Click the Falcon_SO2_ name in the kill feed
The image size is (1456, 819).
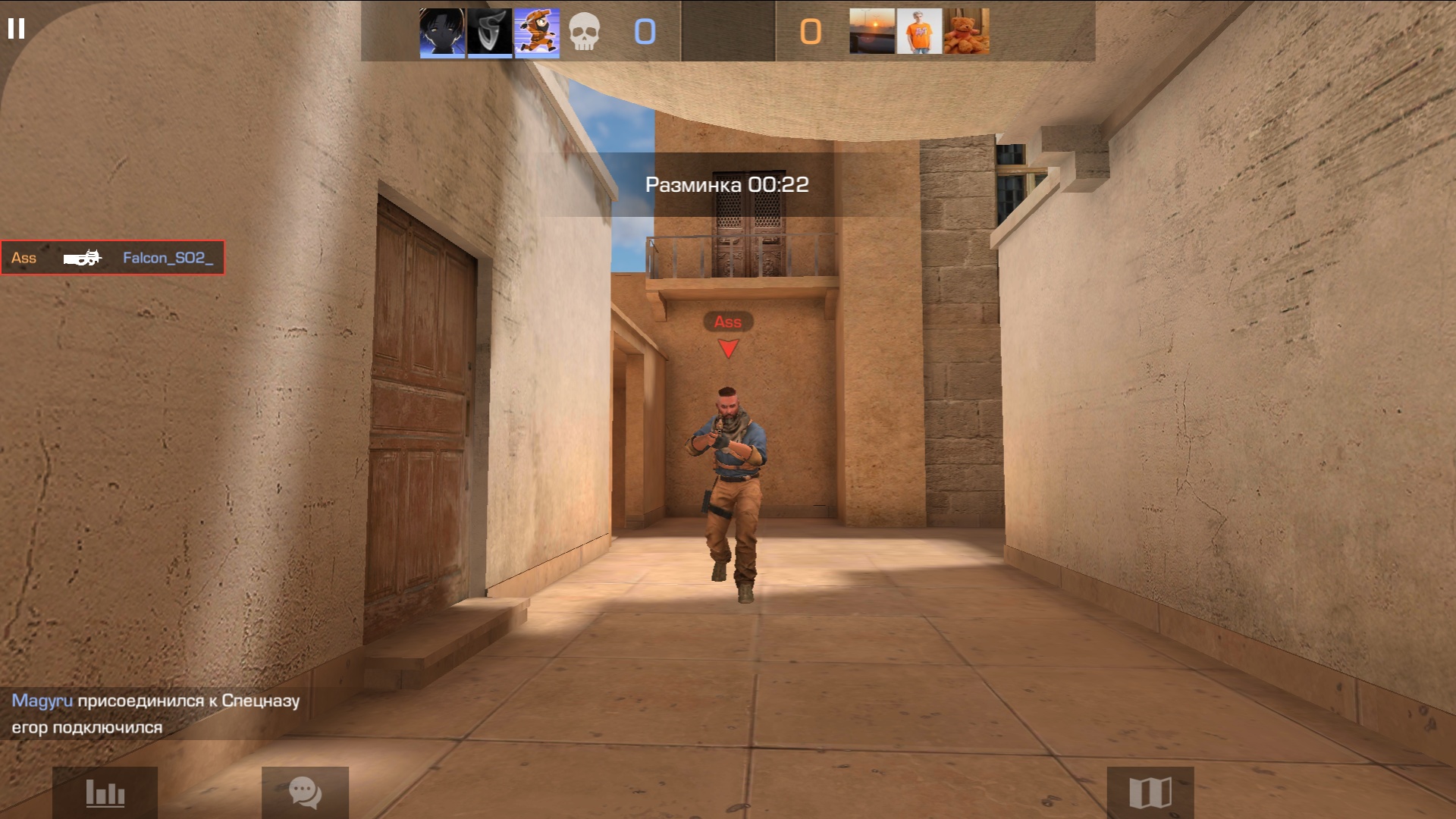168,258
